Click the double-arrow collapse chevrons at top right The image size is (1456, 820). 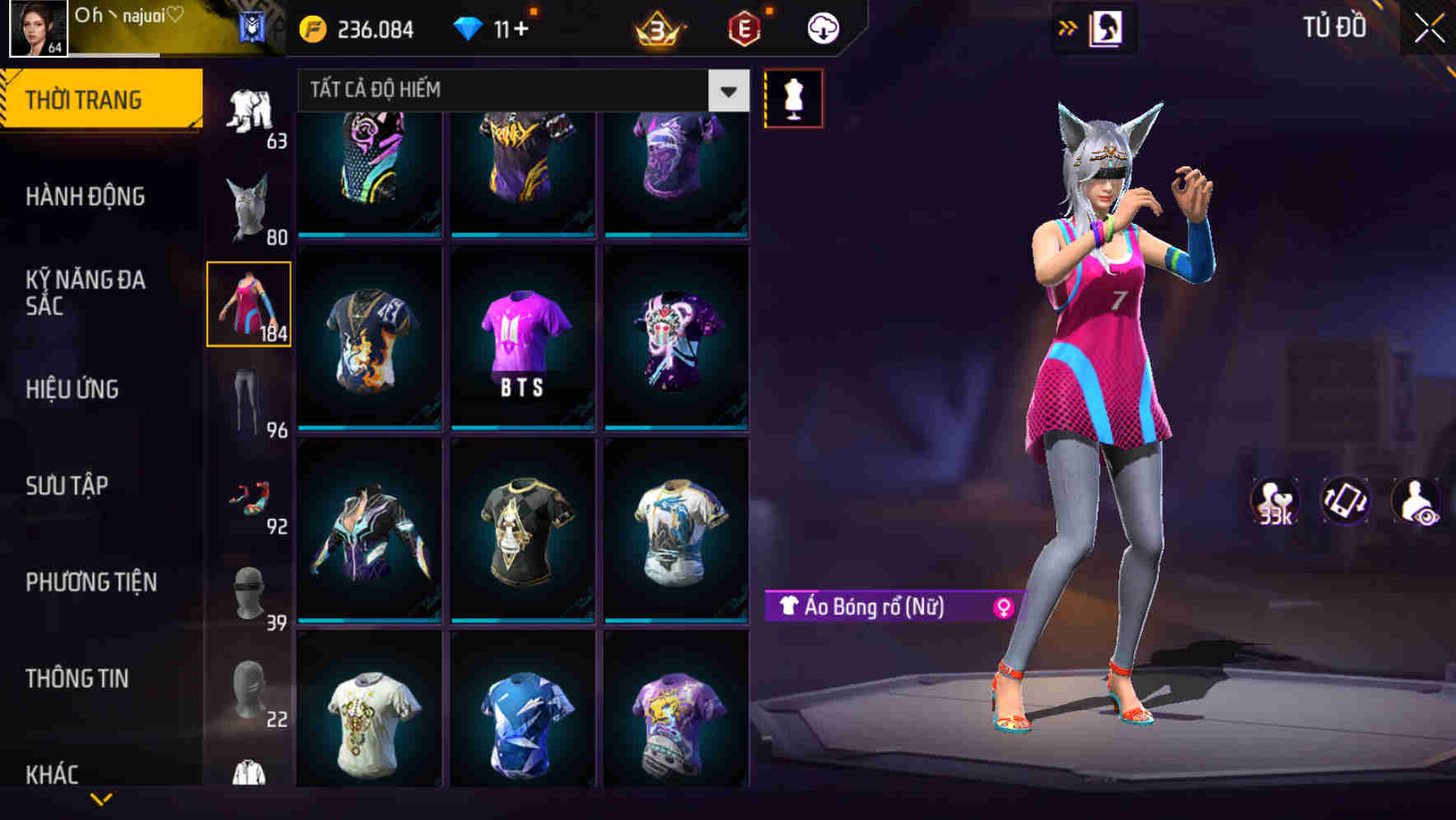(x=1066, y=27)
